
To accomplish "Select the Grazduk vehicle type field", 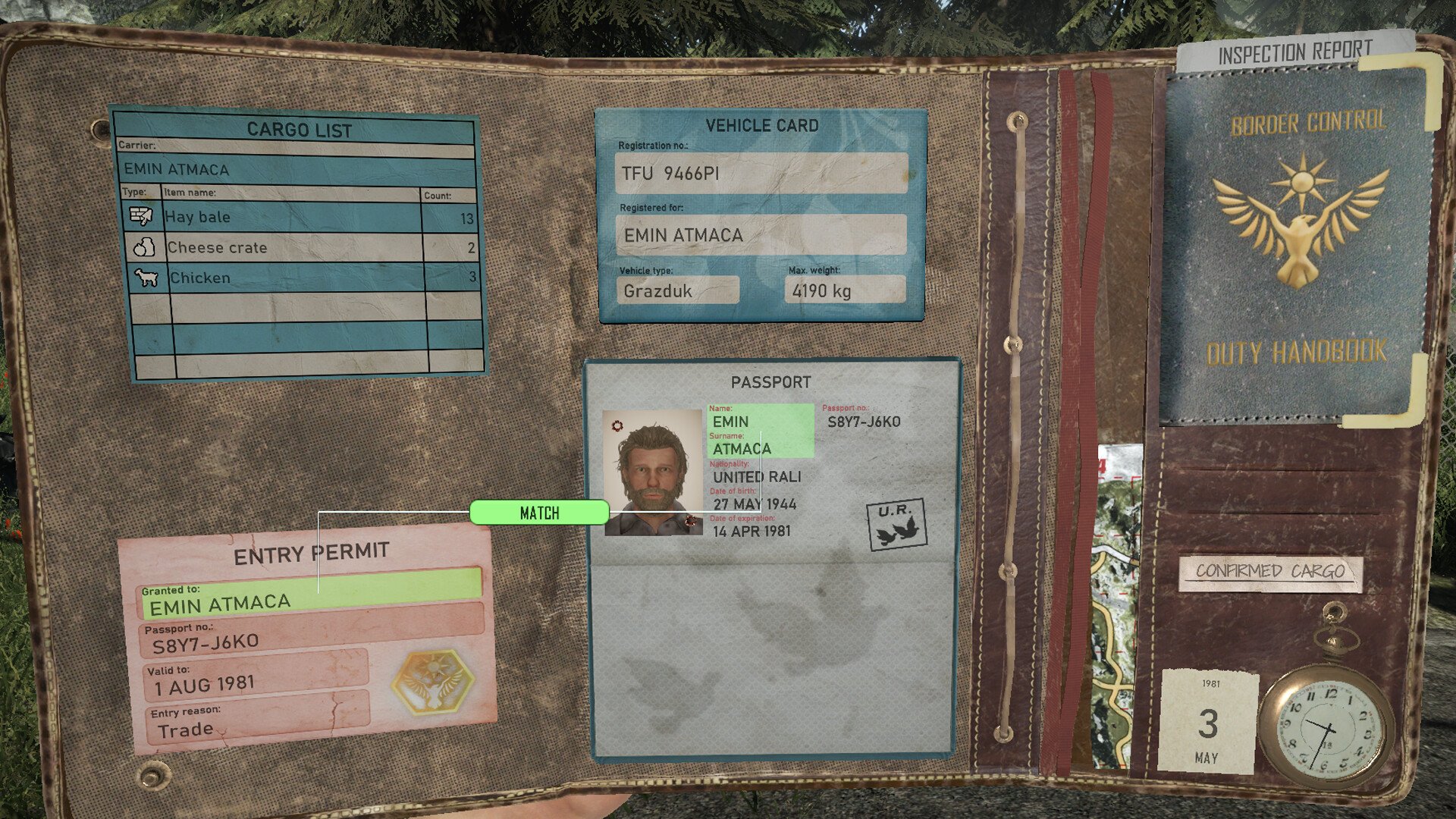I will pos(677,290).
